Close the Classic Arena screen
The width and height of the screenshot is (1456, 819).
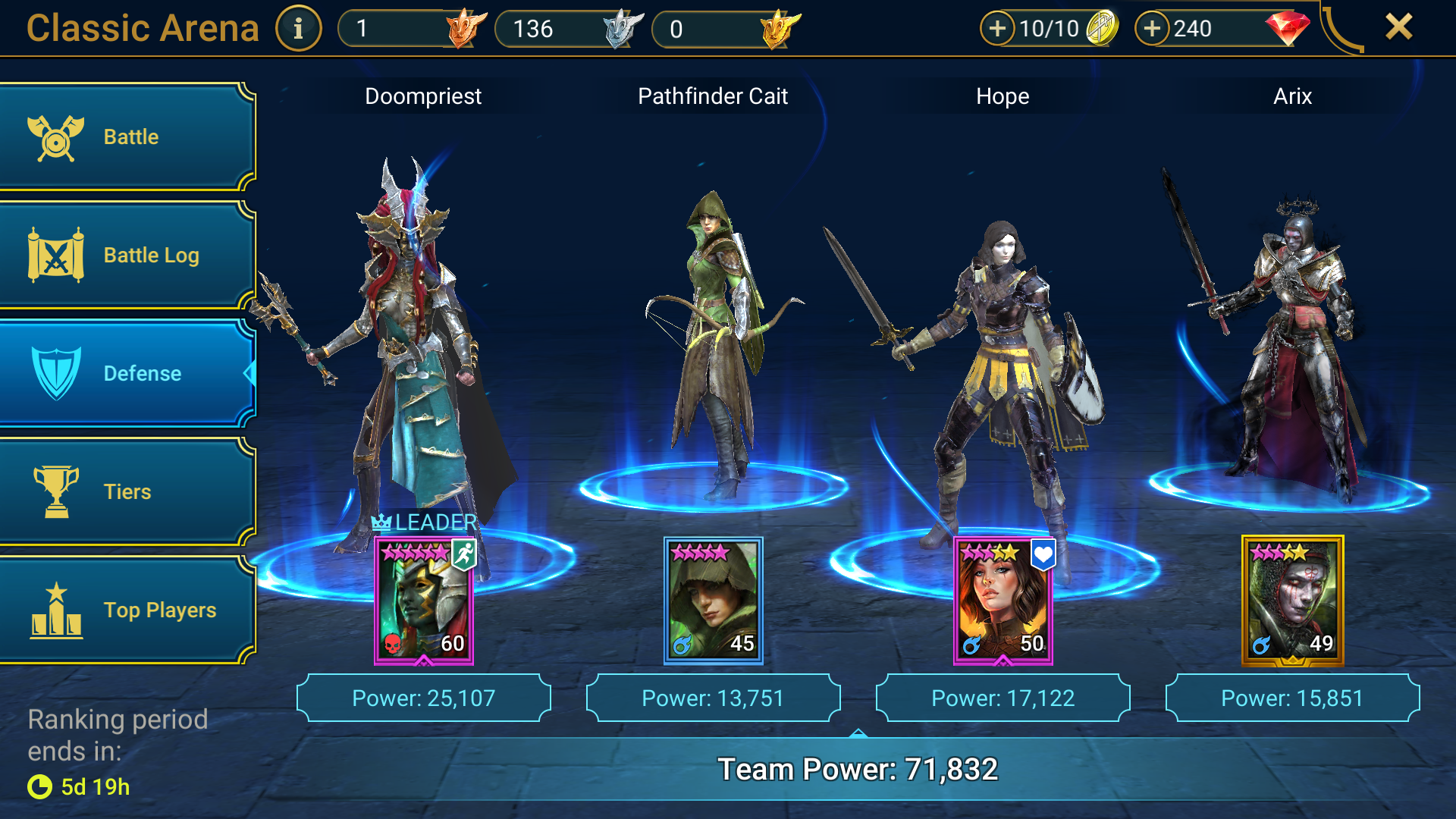1398,27
